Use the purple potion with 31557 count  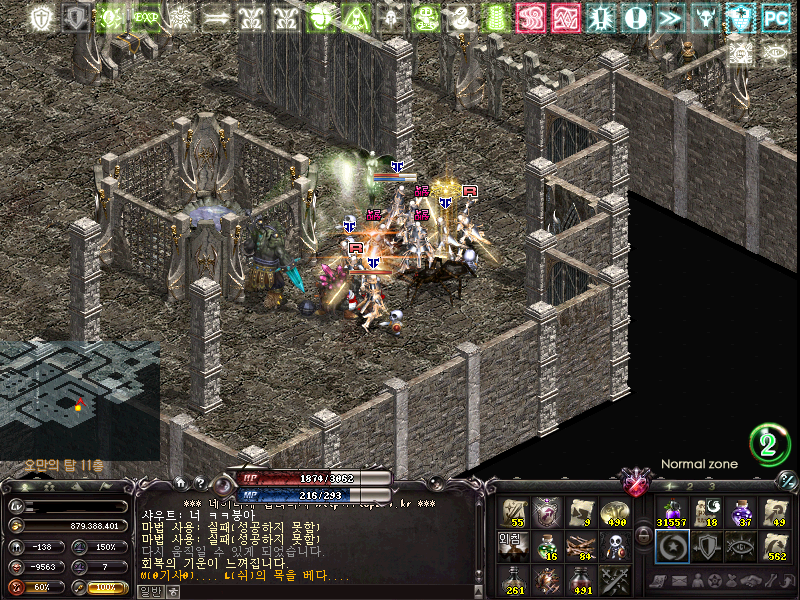[x=671, y=512]
